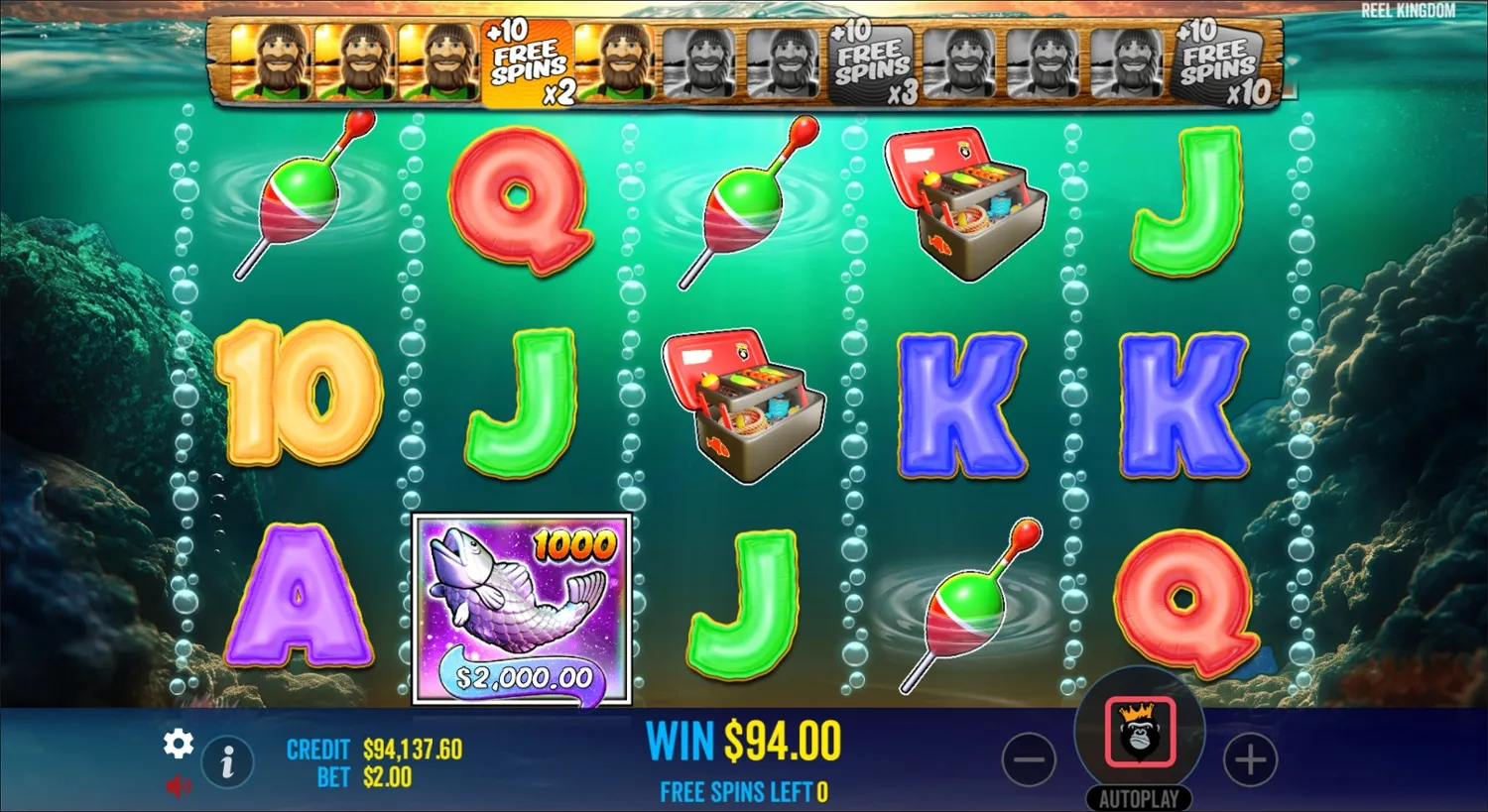Click the +10 Free Spins x3 badge

coord(871,62)
